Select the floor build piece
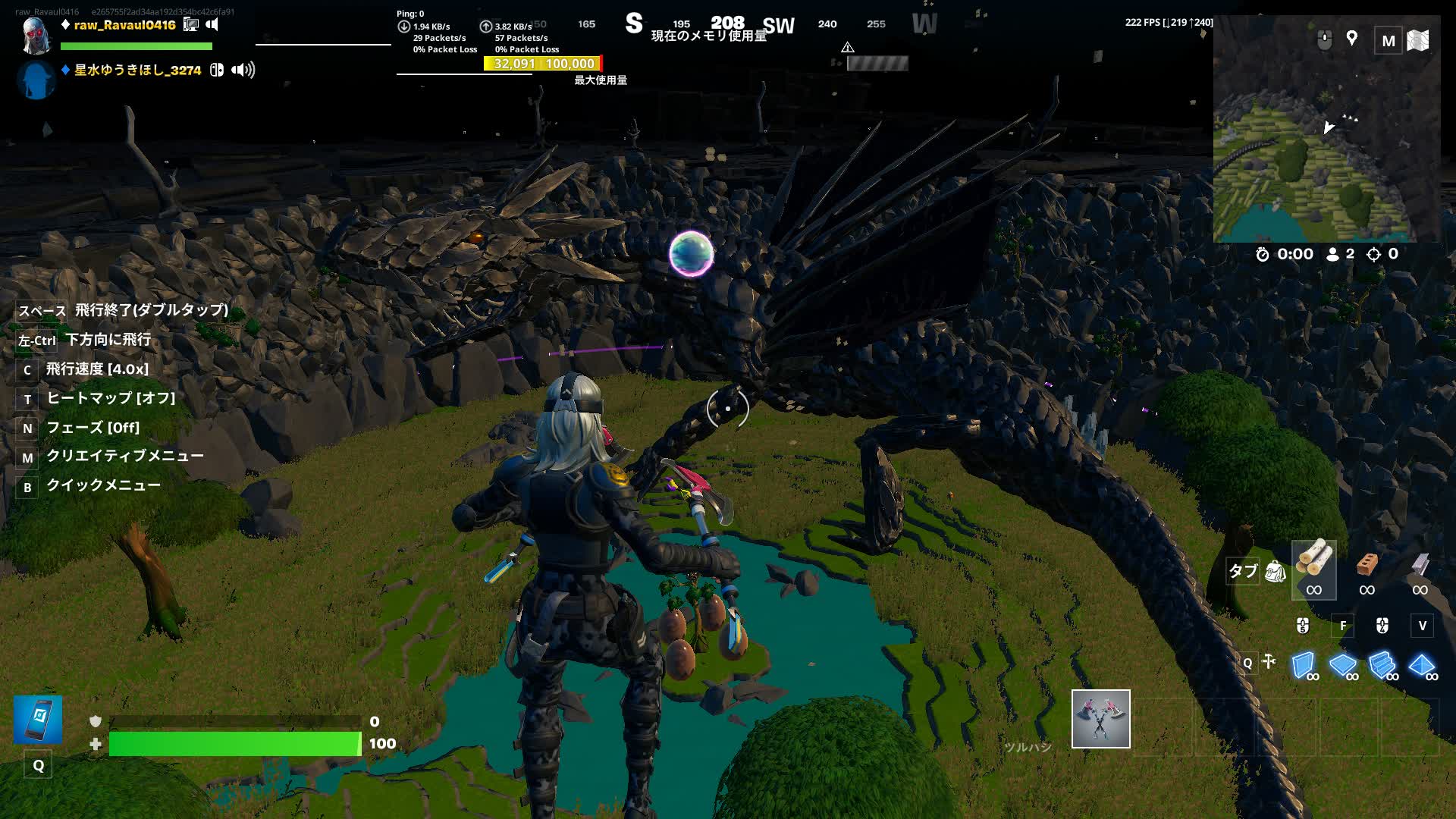1456x819 pixels. [1342, 665]
